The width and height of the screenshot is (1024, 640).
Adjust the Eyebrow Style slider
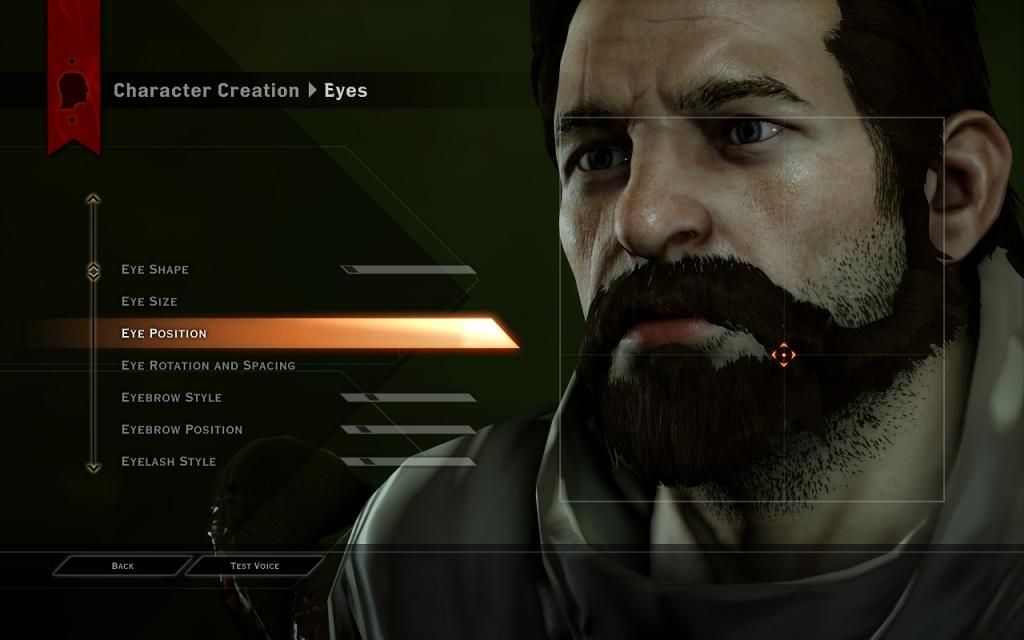pyautogui.click(x=408, y=398)
